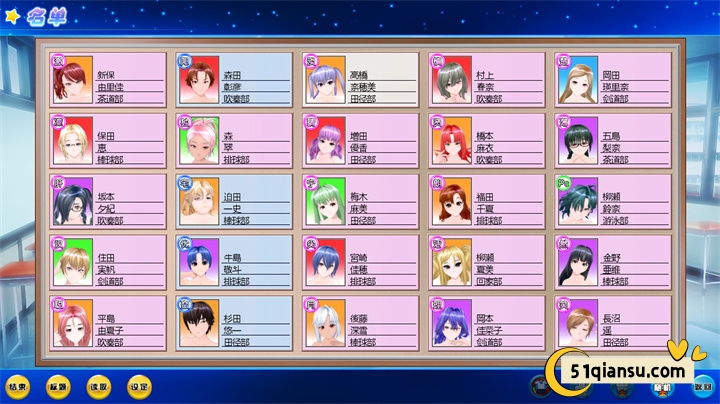Pick the 高橋 奈緒美 character card
This screenshot has width=720, height=404.
(x=359, y=79)
